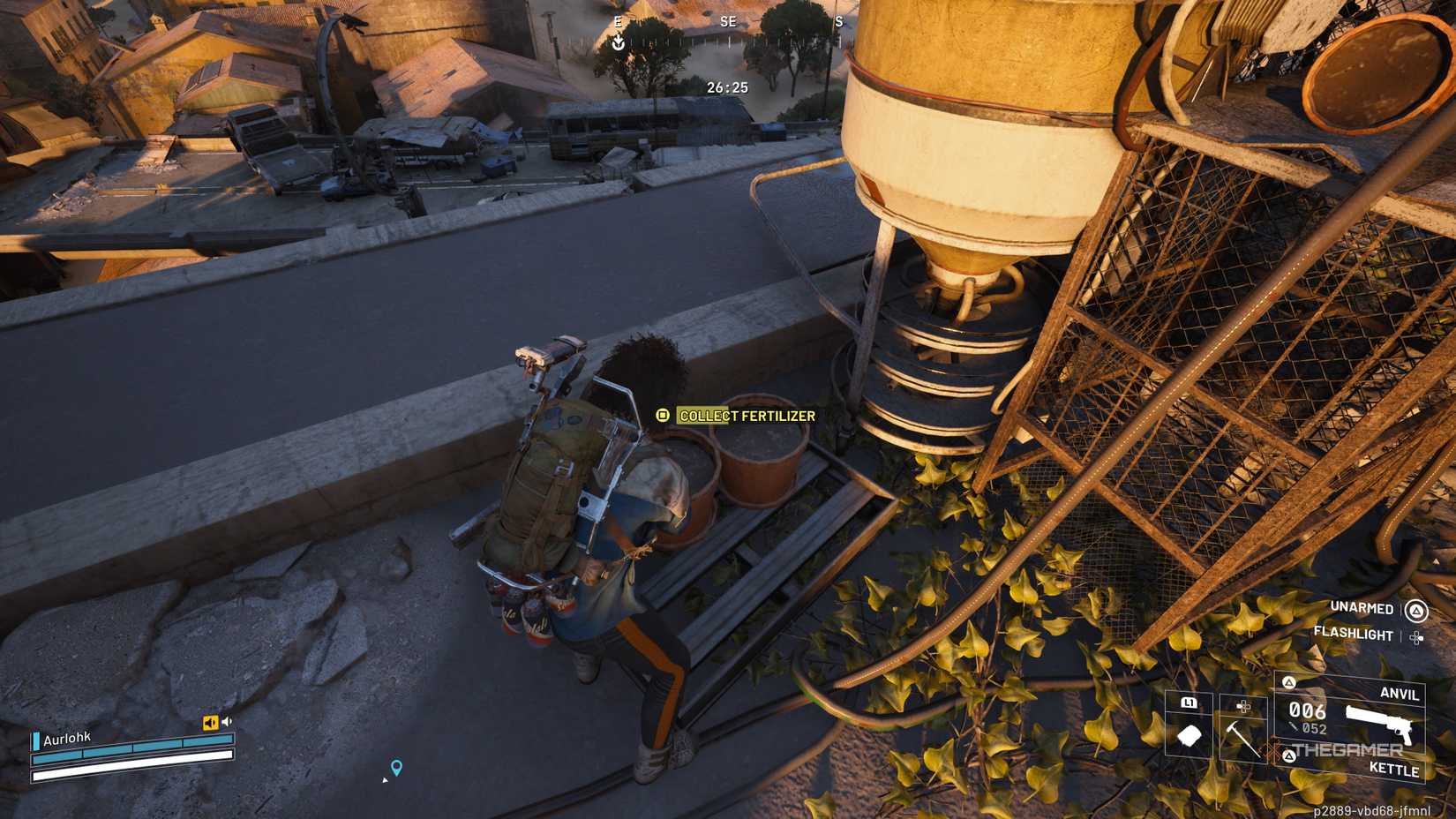This screenshot has width=1456, height=819.
Task: Click the SE heading on the compass
Action: [x=726, y=22]
